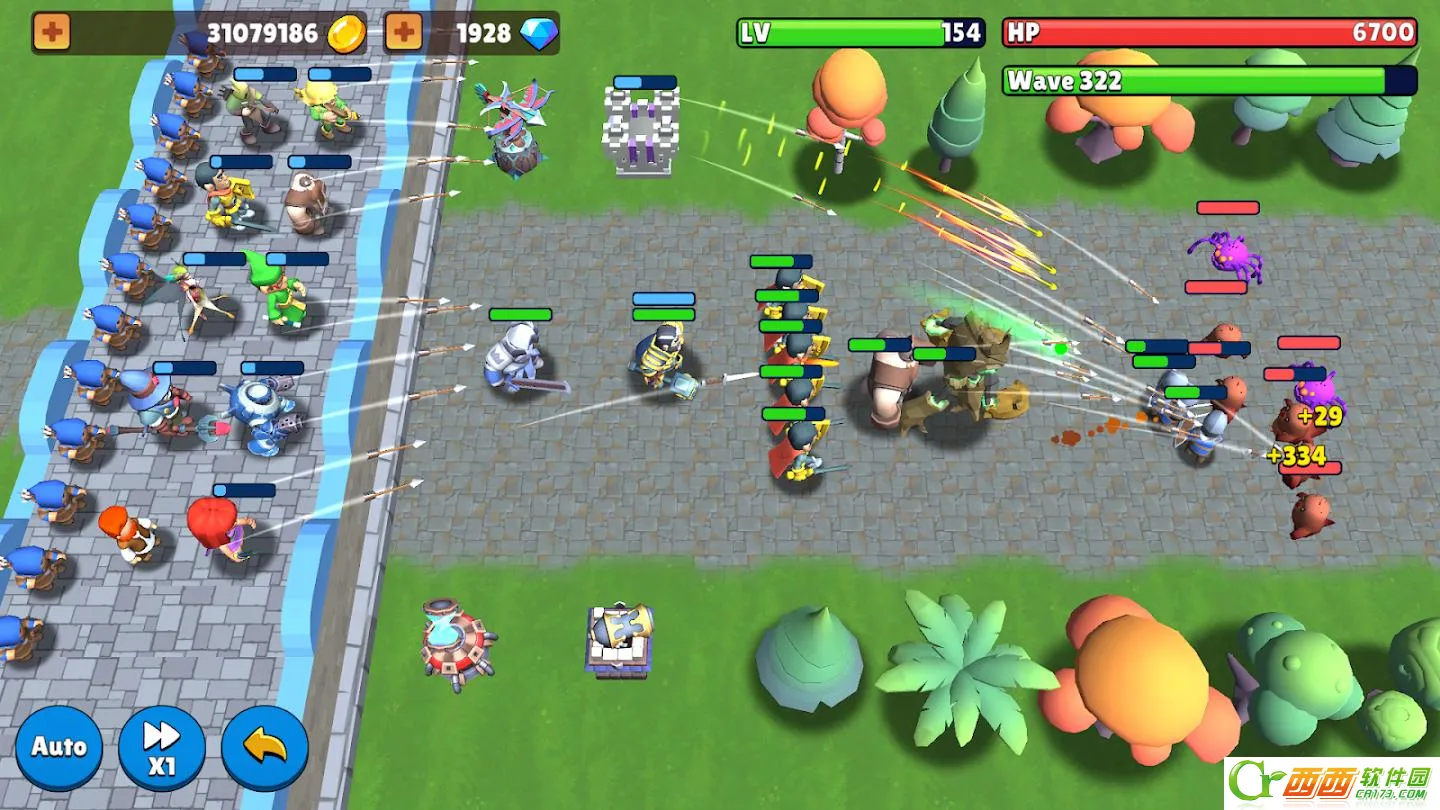The image size is (1440, 810).
Task: Add more diamonds with plus button
Action: pos(403,33)
